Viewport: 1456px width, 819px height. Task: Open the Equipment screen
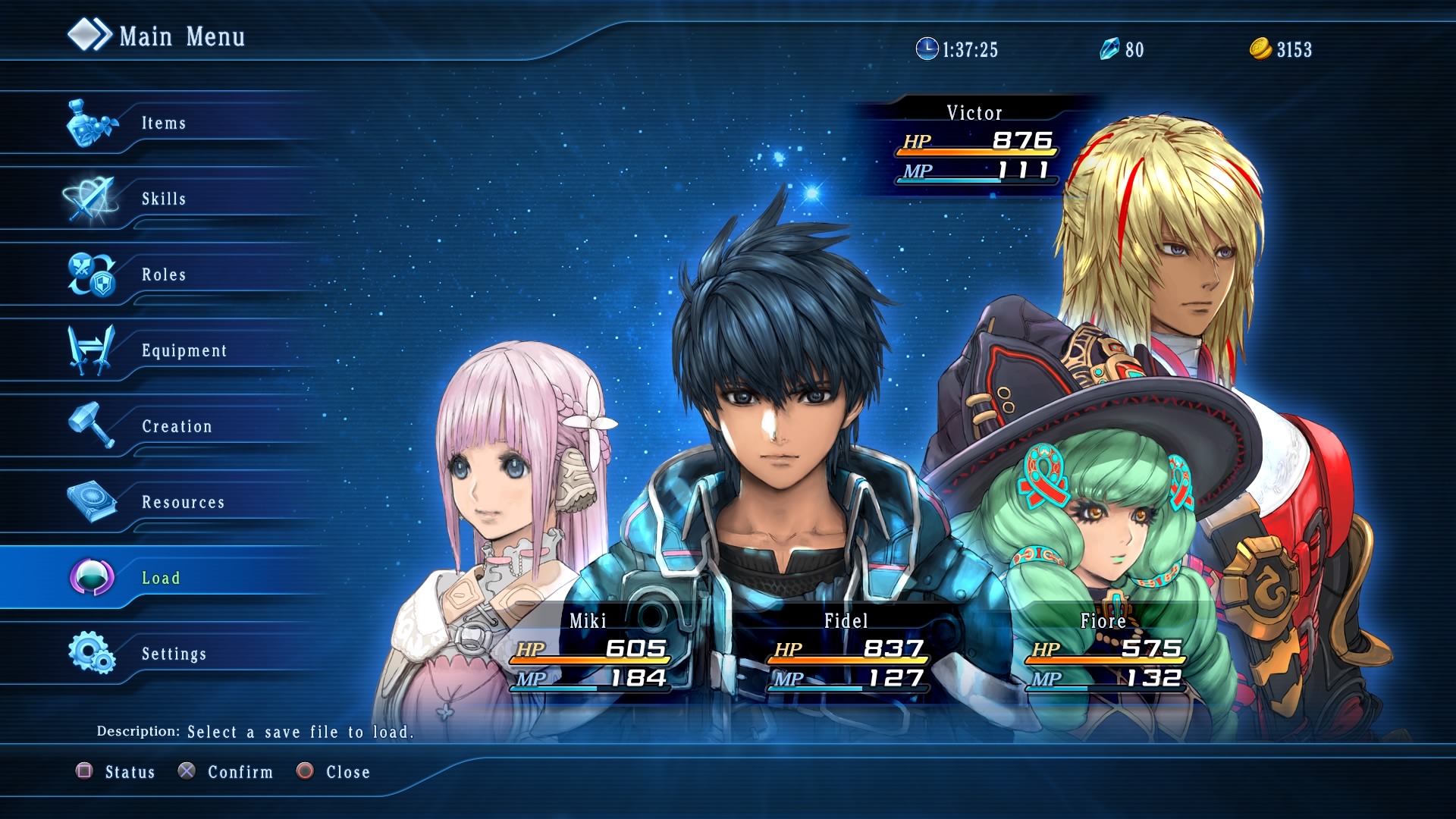click(184, 350)
